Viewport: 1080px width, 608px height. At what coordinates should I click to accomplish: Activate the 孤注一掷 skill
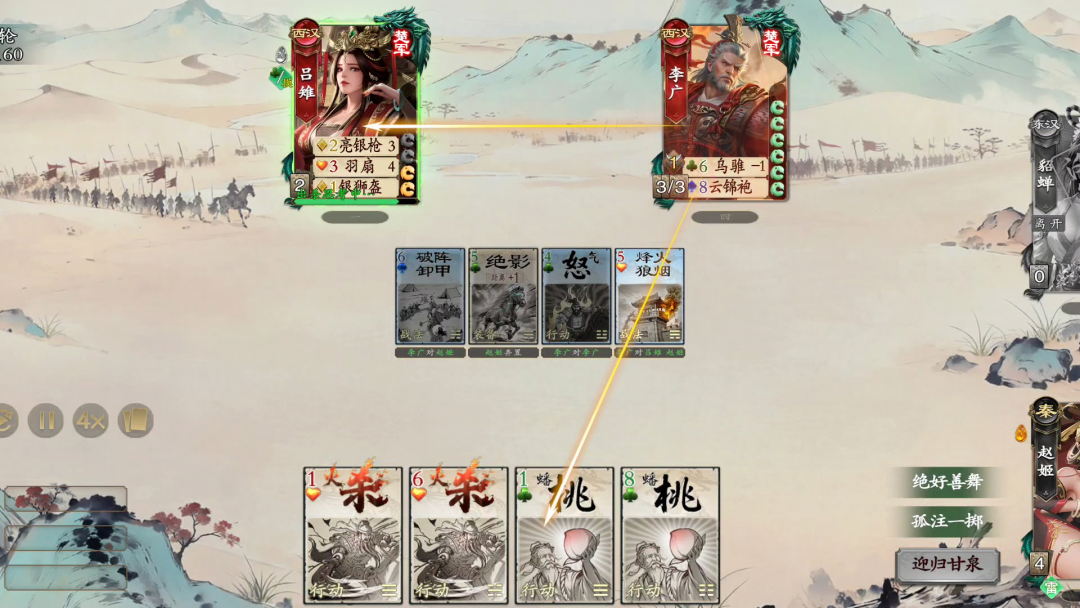click(947, 522)
